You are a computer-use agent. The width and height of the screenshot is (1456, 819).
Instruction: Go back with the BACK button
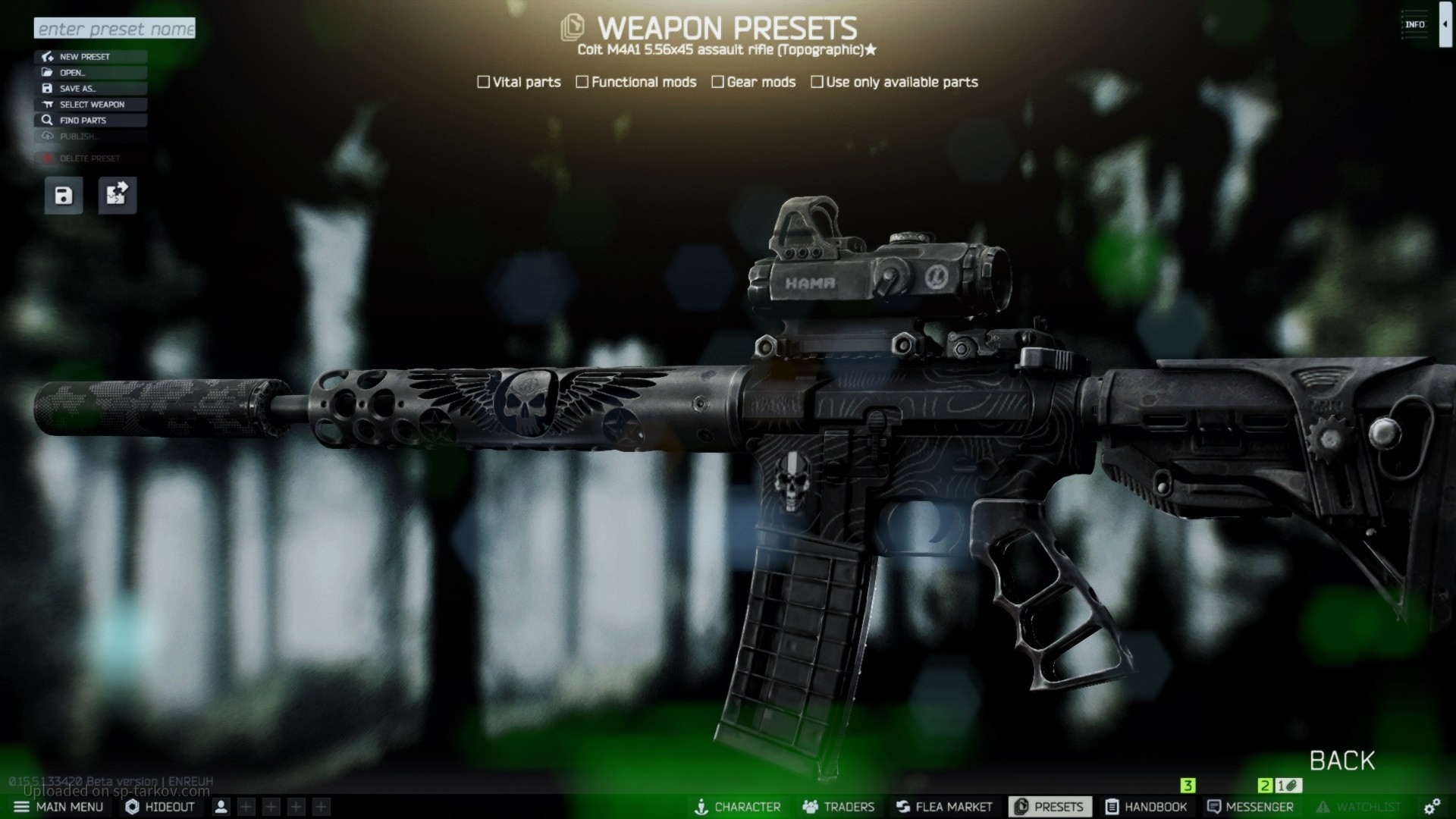click(x=1341, y=761)
